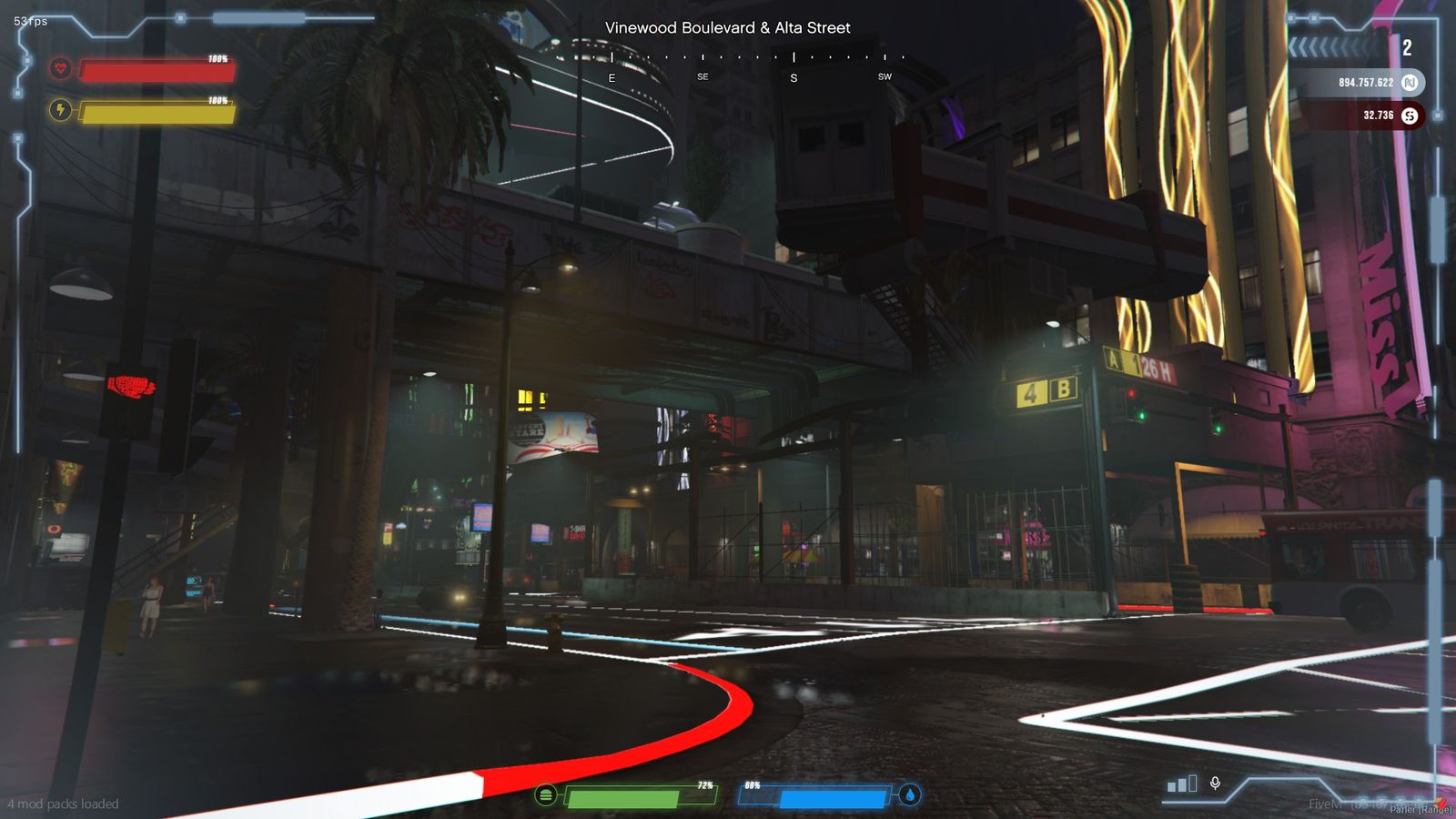Select the bank balance currency icon

(x=1410, y=83)
